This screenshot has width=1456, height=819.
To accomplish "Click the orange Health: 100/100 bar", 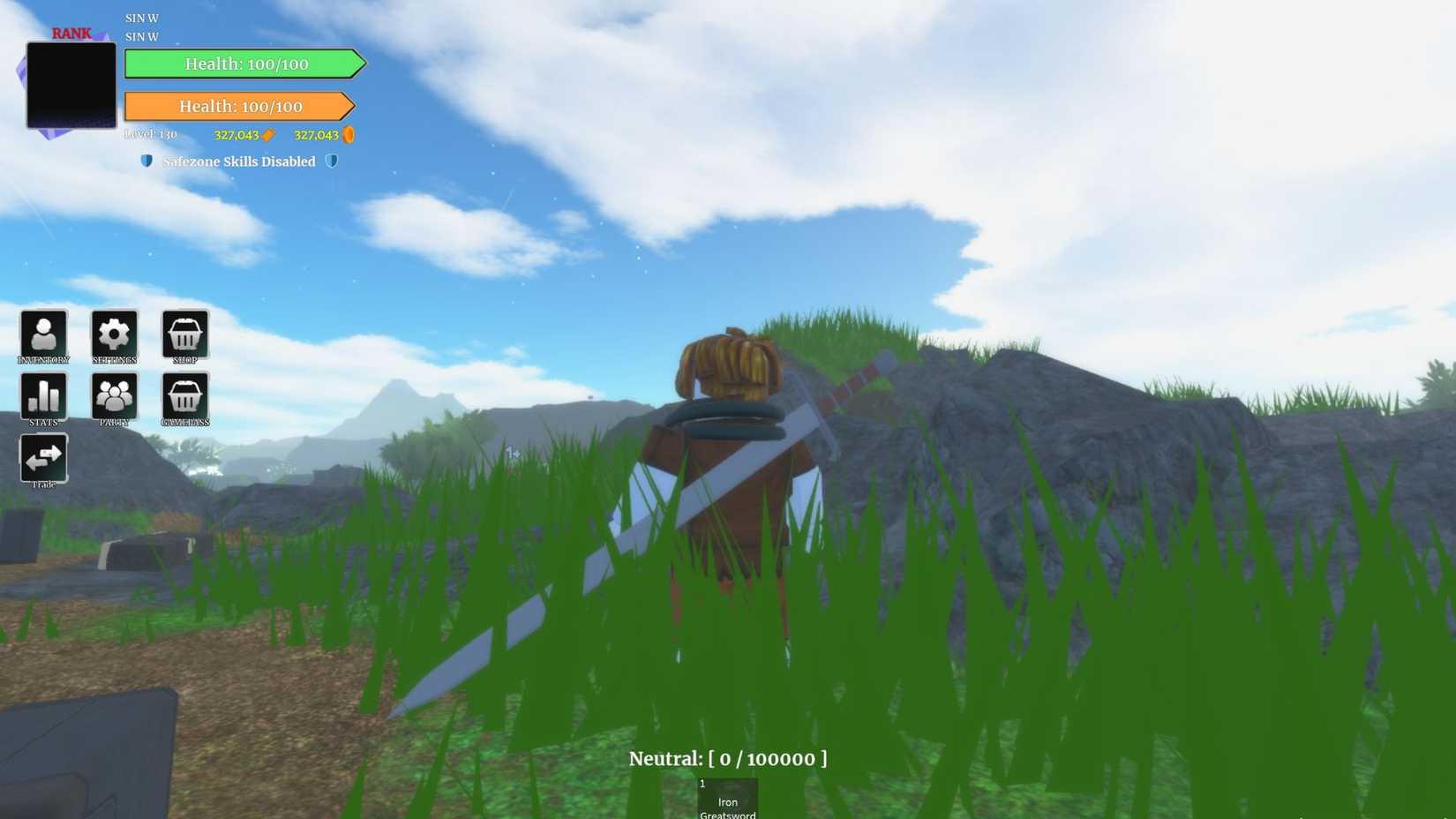I will coord(240,106).
